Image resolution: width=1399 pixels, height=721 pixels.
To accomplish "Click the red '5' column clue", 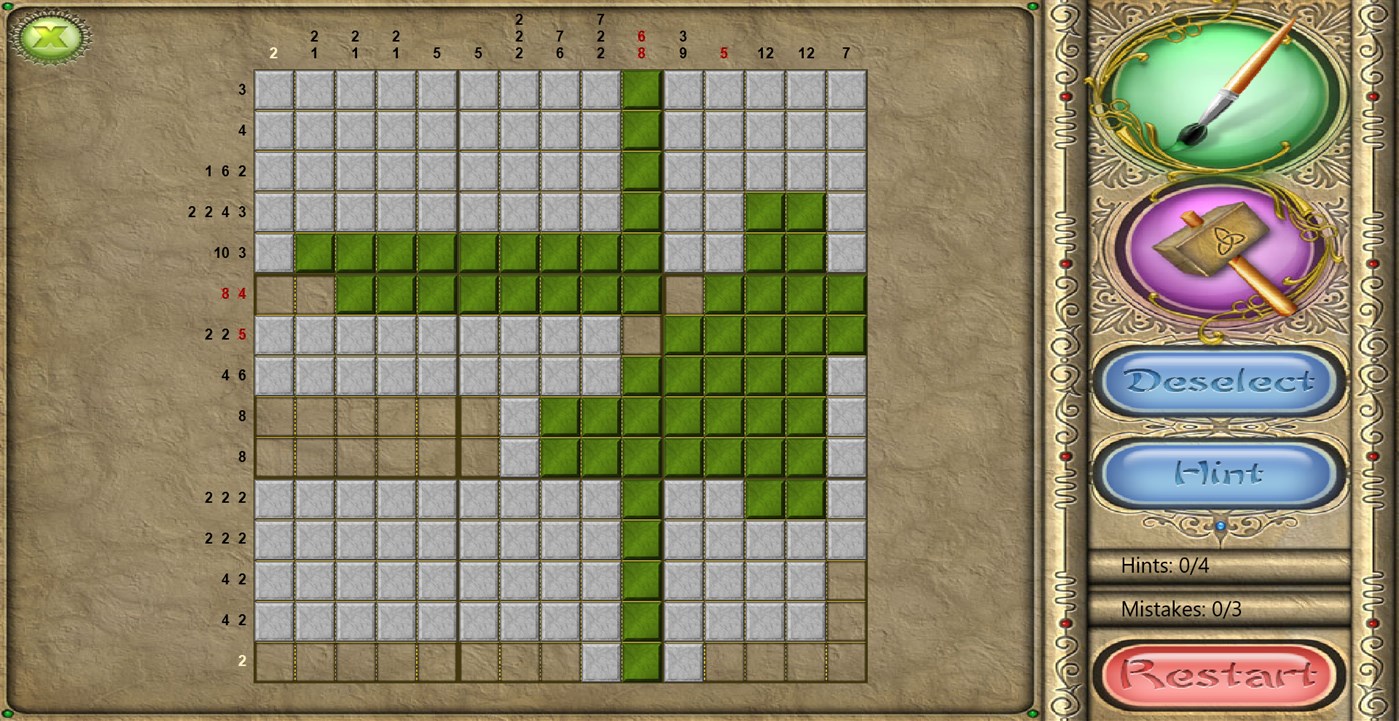I will (x=723, y=52).
